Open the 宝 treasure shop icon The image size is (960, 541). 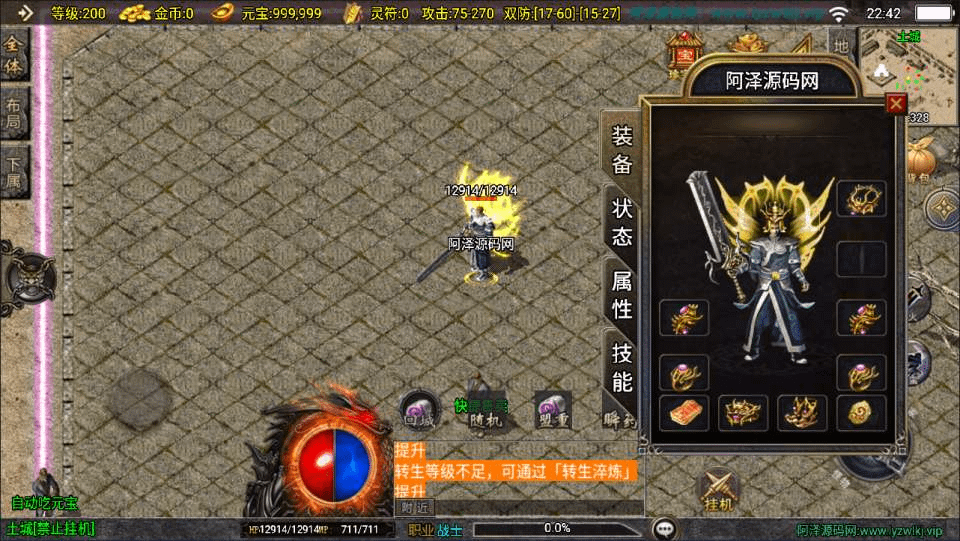(x=686, y=48)
